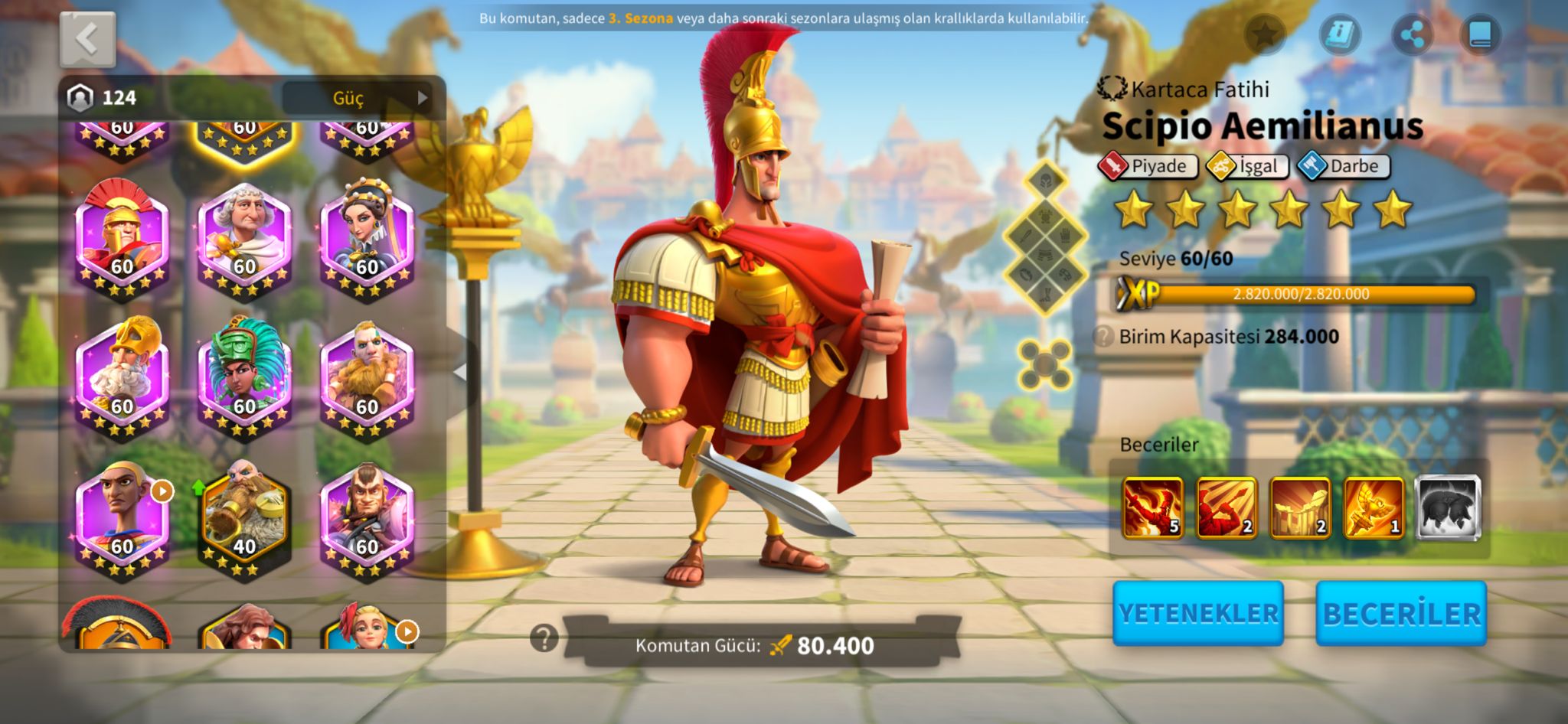Share this commander

(x=1411, y=34)
